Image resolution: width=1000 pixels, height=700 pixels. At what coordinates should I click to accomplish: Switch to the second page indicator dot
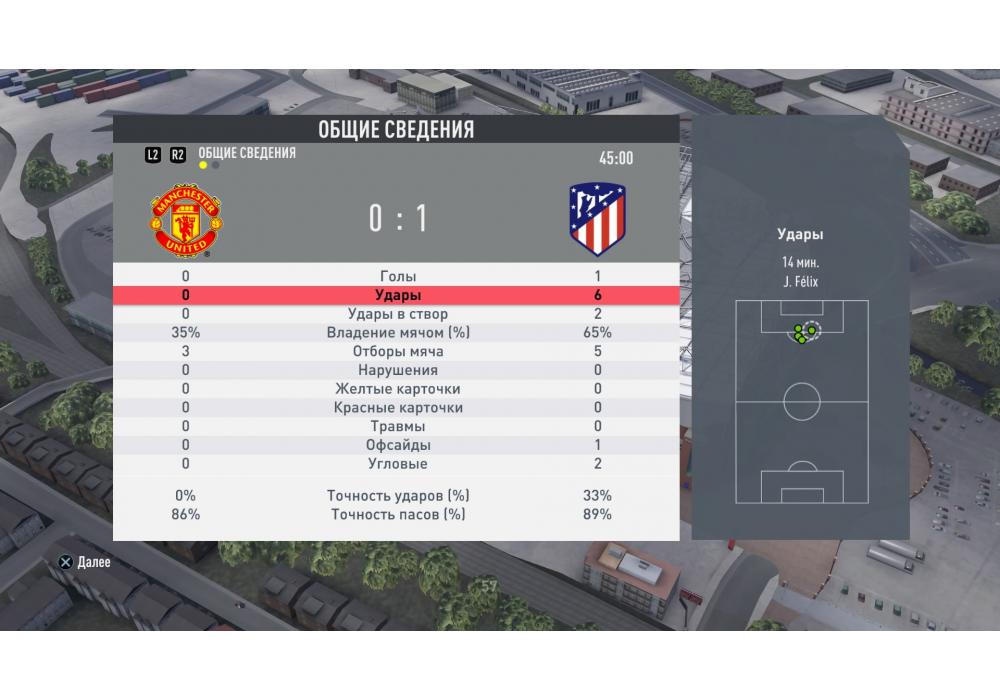pos(216,166)
